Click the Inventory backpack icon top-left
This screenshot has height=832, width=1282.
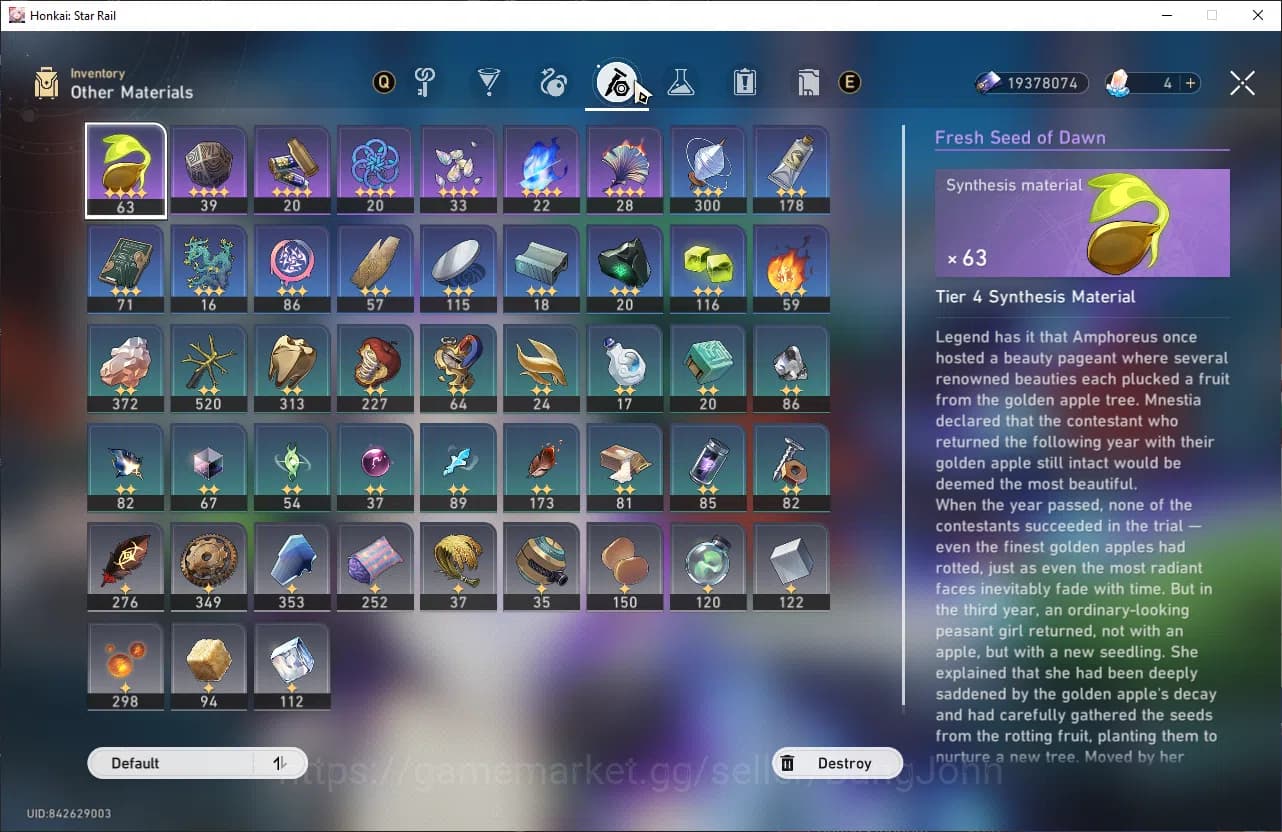(x=45, y=83)
